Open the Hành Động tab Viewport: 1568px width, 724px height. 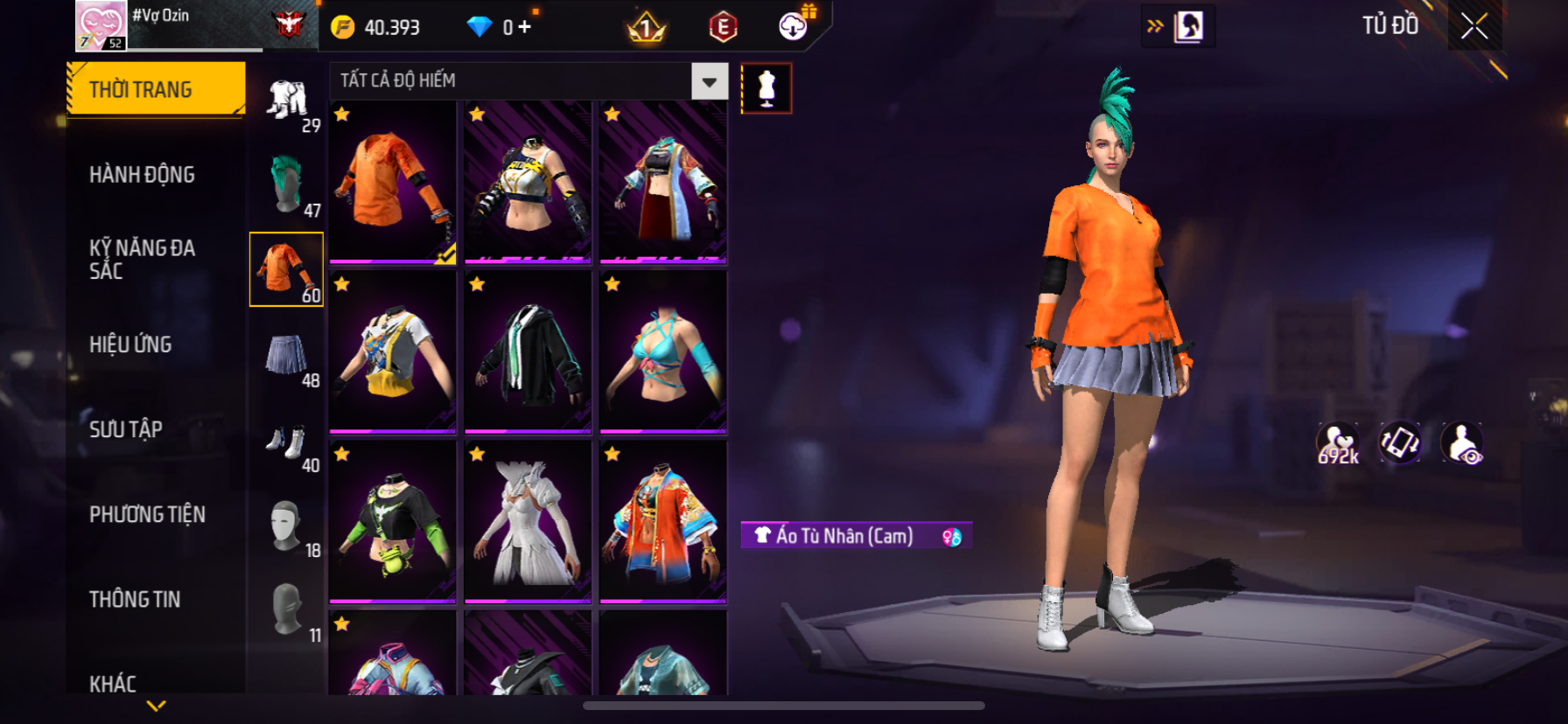tap(143, 175)
